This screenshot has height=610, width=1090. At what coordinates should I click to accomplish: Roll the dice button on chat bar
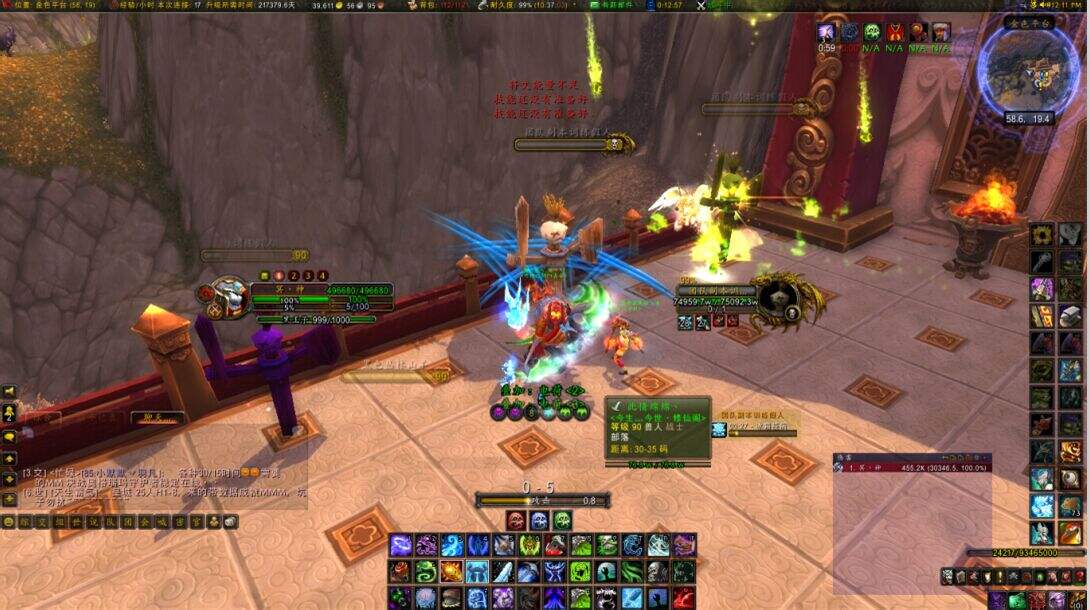point(230,522)
